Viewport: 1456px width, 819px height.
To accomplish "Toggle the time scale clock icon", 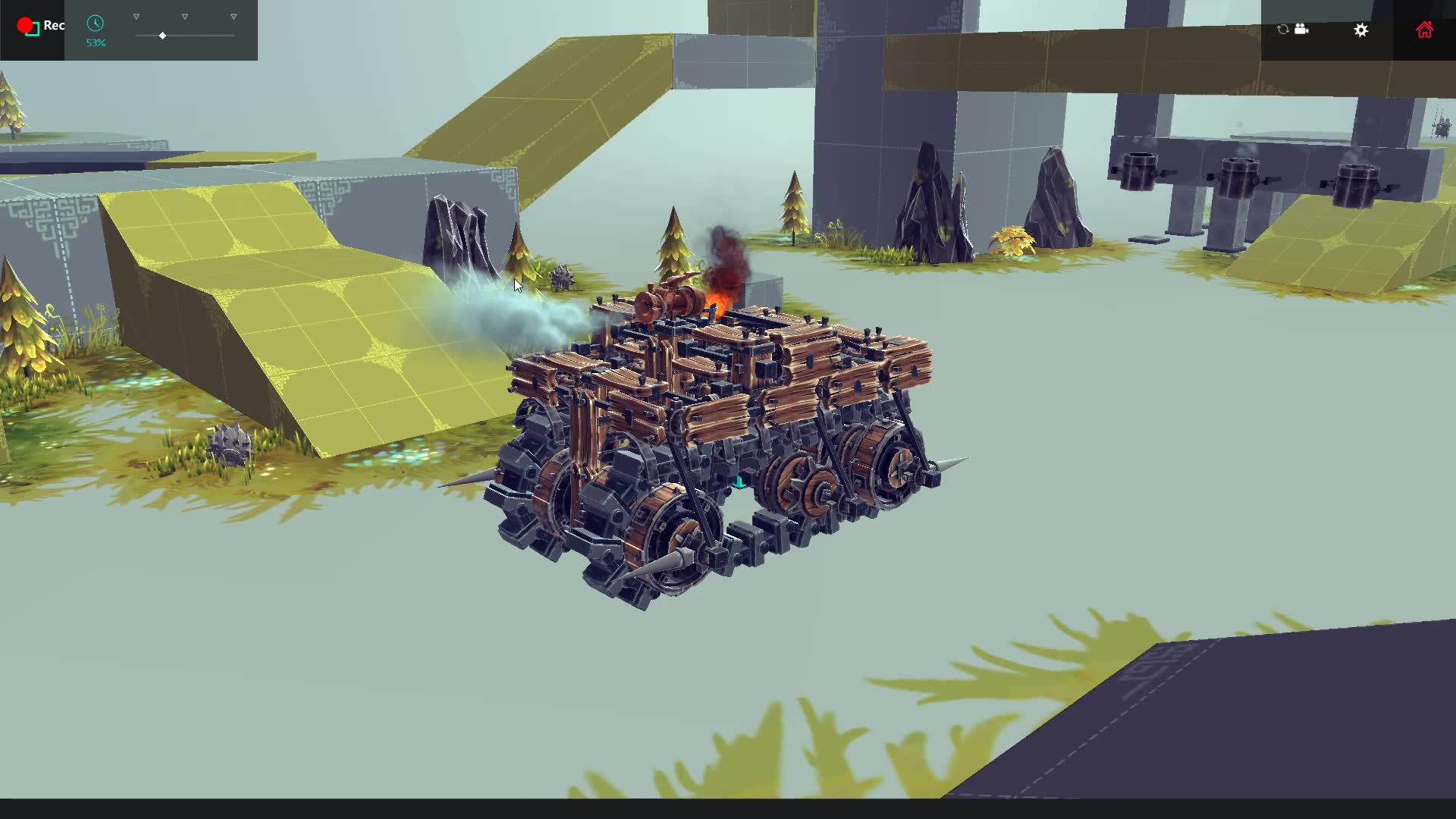I will pyautogui.click(x=95, y=24).
